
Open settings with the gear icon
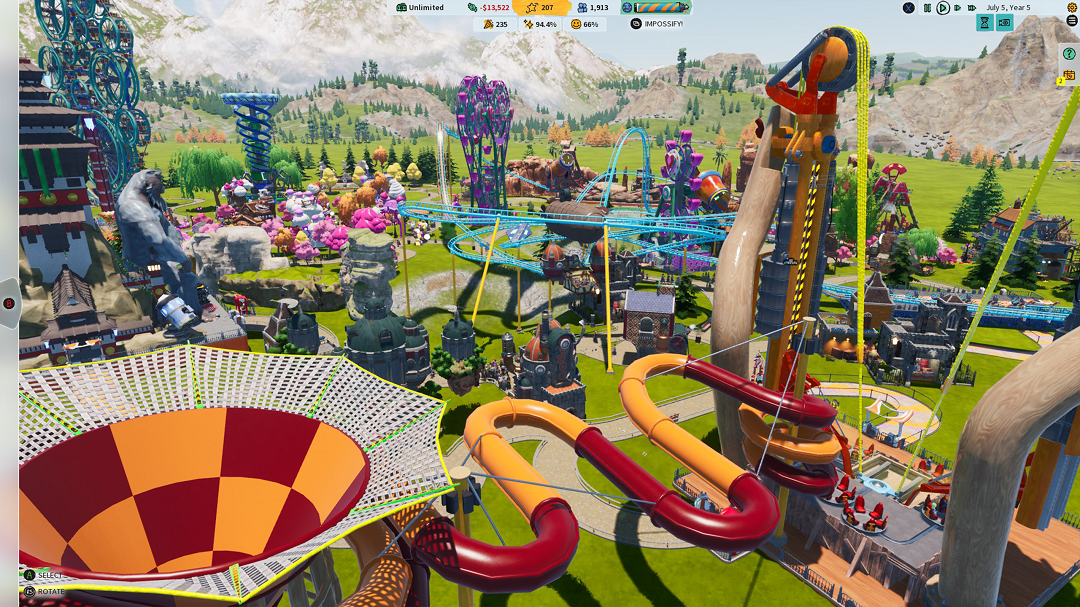click(1072, 8)
